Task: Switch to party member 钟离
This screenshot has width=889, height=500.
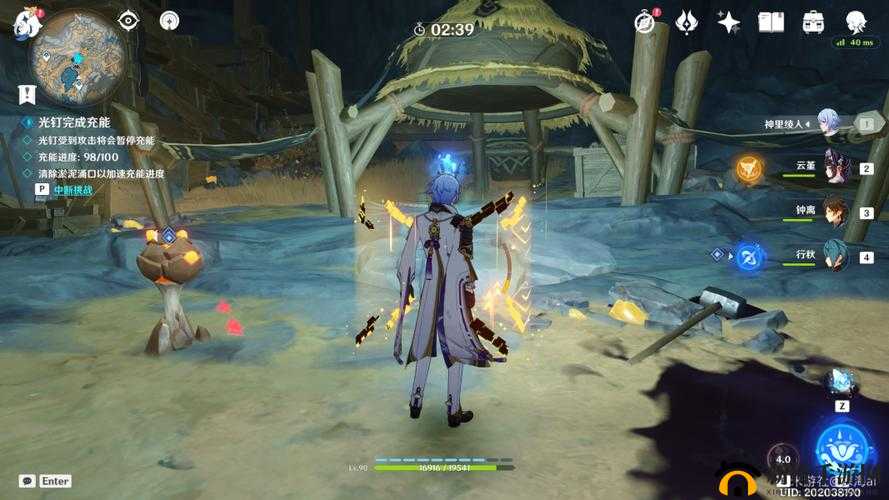Action: (x=836, y=211)
